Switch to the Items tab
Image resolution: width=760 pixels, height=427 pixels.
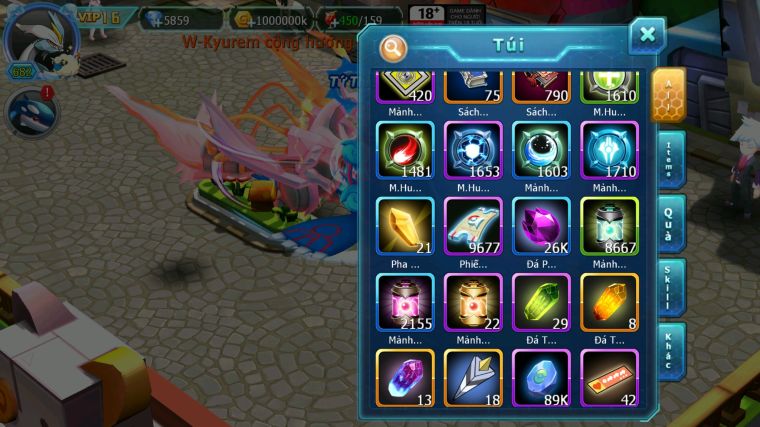click(669, 158)
